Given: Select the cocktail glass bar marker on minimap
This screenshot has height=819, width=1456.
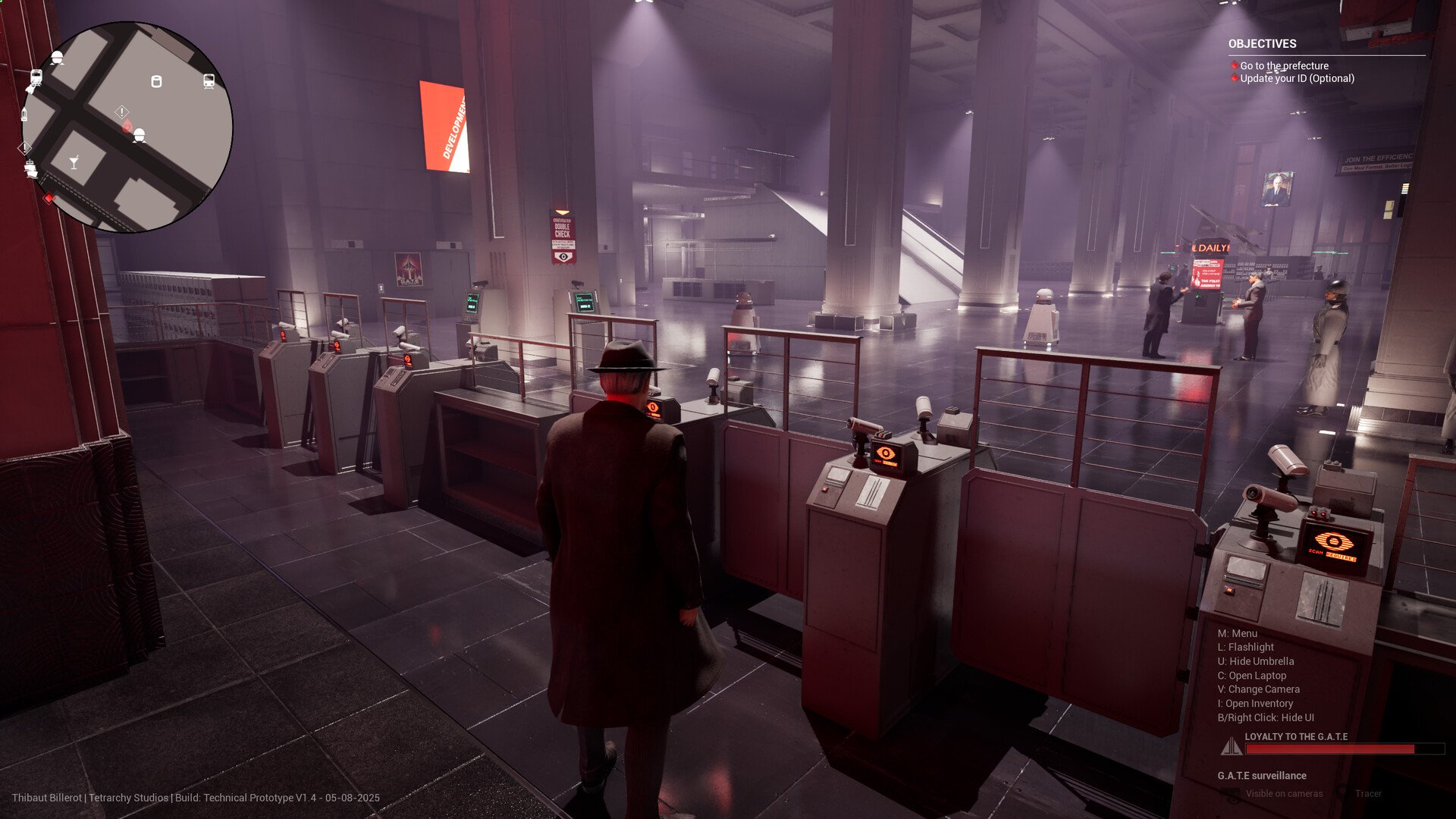Looking at the screenshot, I should [x=74, y=162].
